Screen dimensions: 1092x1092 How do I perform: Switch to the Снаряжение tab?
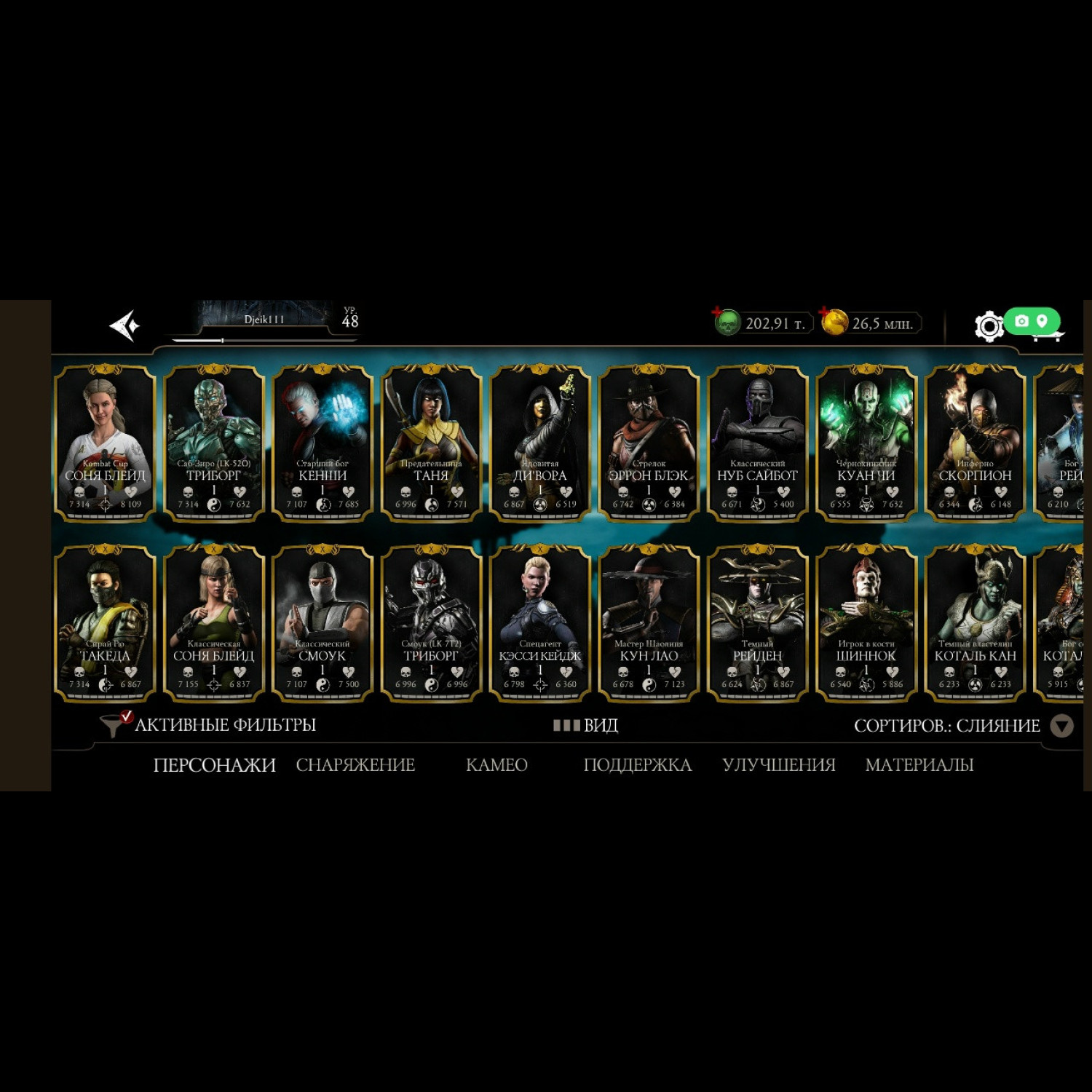pos(355,765)
